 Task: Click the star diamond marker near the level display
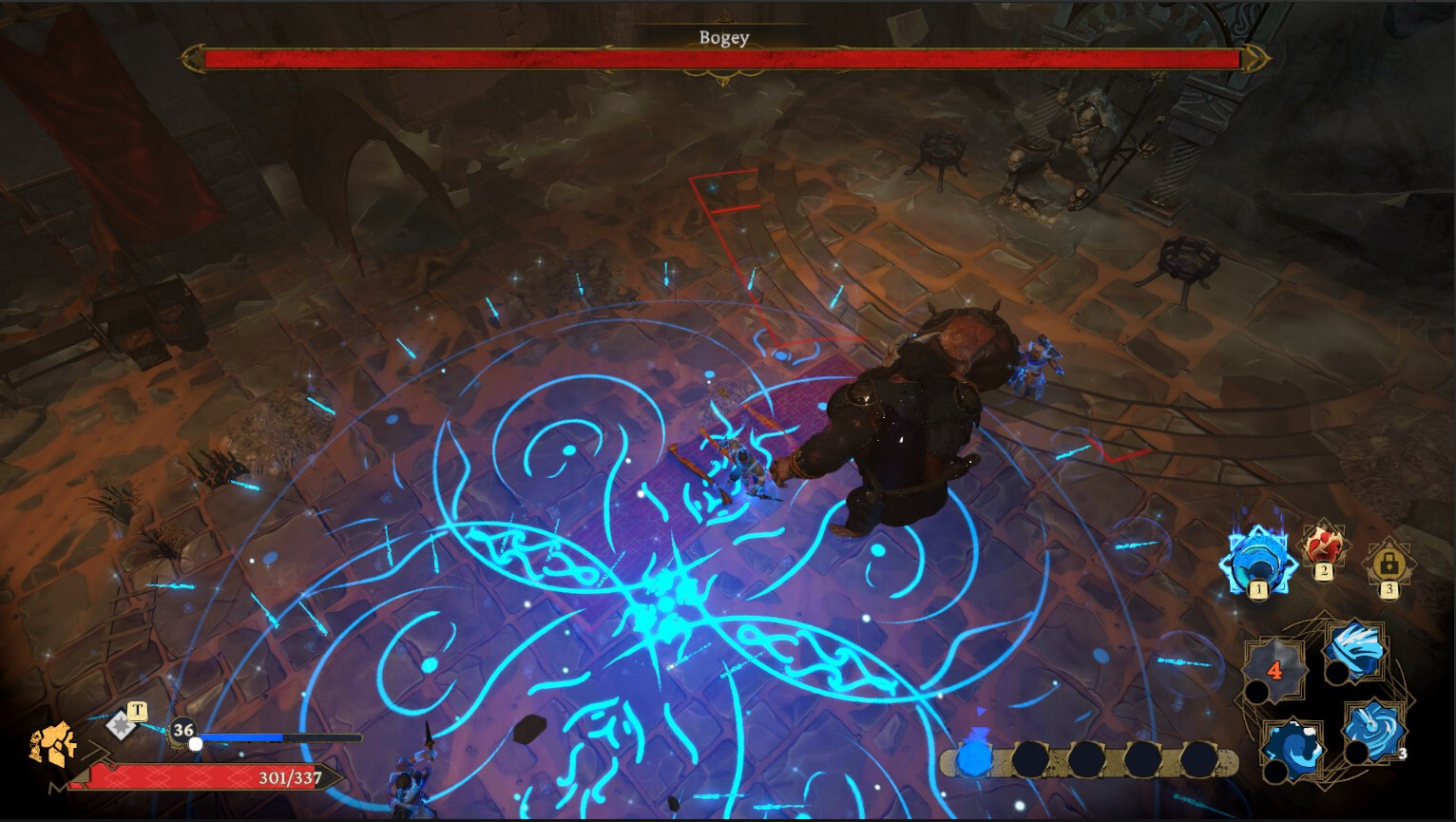(x=122, y=724)
